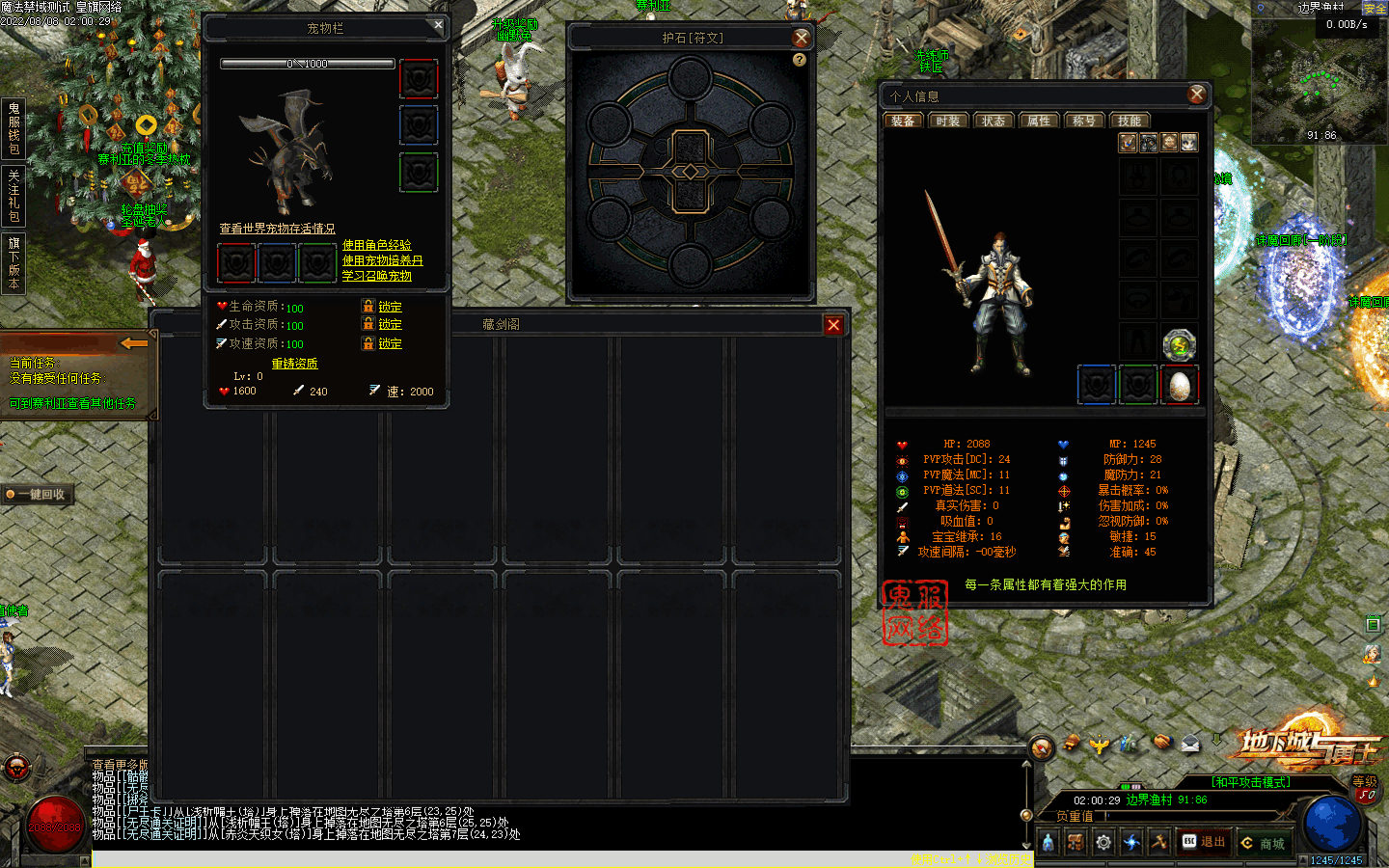
Task: Close the 个人信息 character window
Action: click(1196, 95)
